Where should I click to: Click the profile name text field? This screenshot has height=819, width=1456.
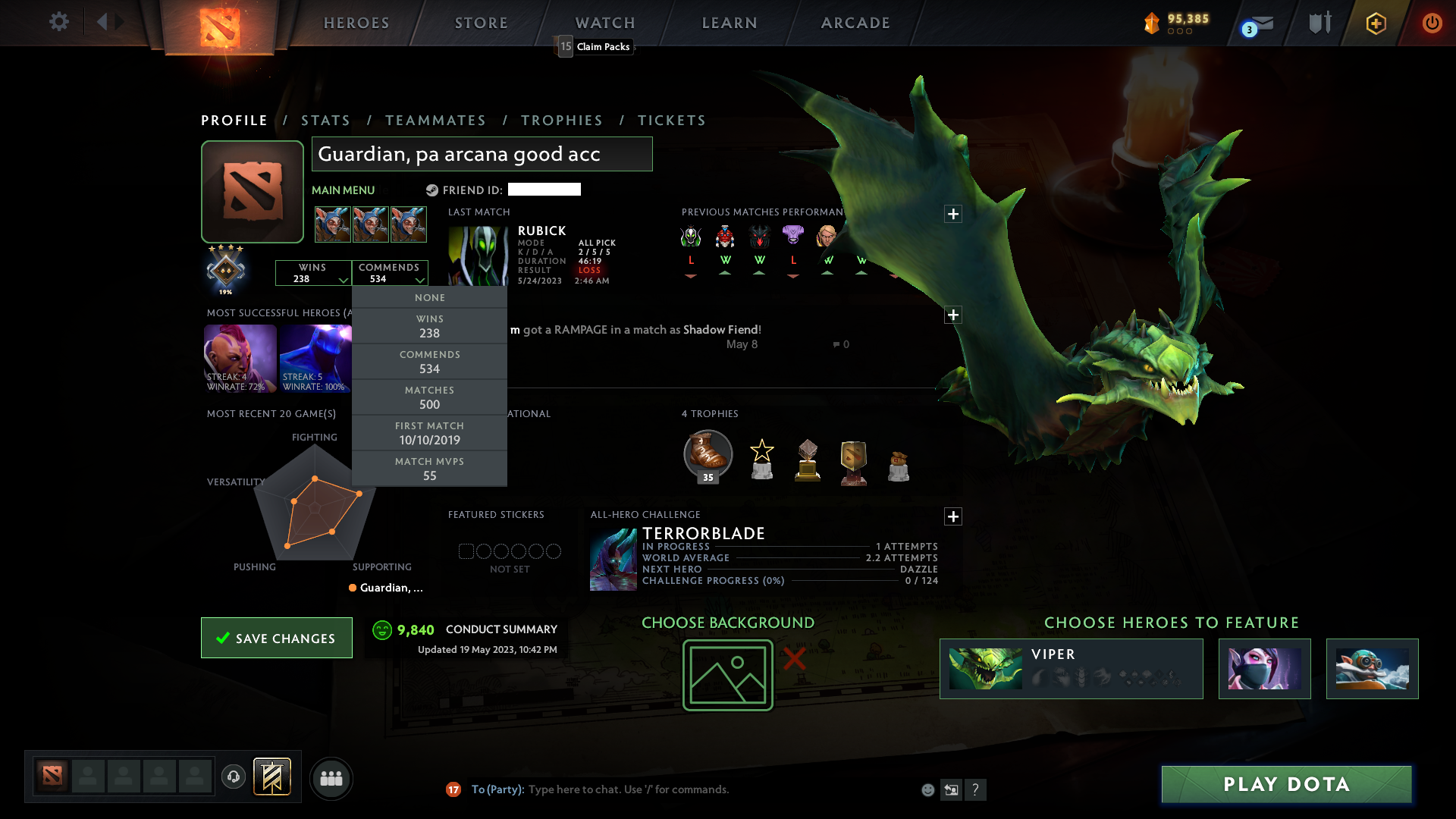(482, 154)
